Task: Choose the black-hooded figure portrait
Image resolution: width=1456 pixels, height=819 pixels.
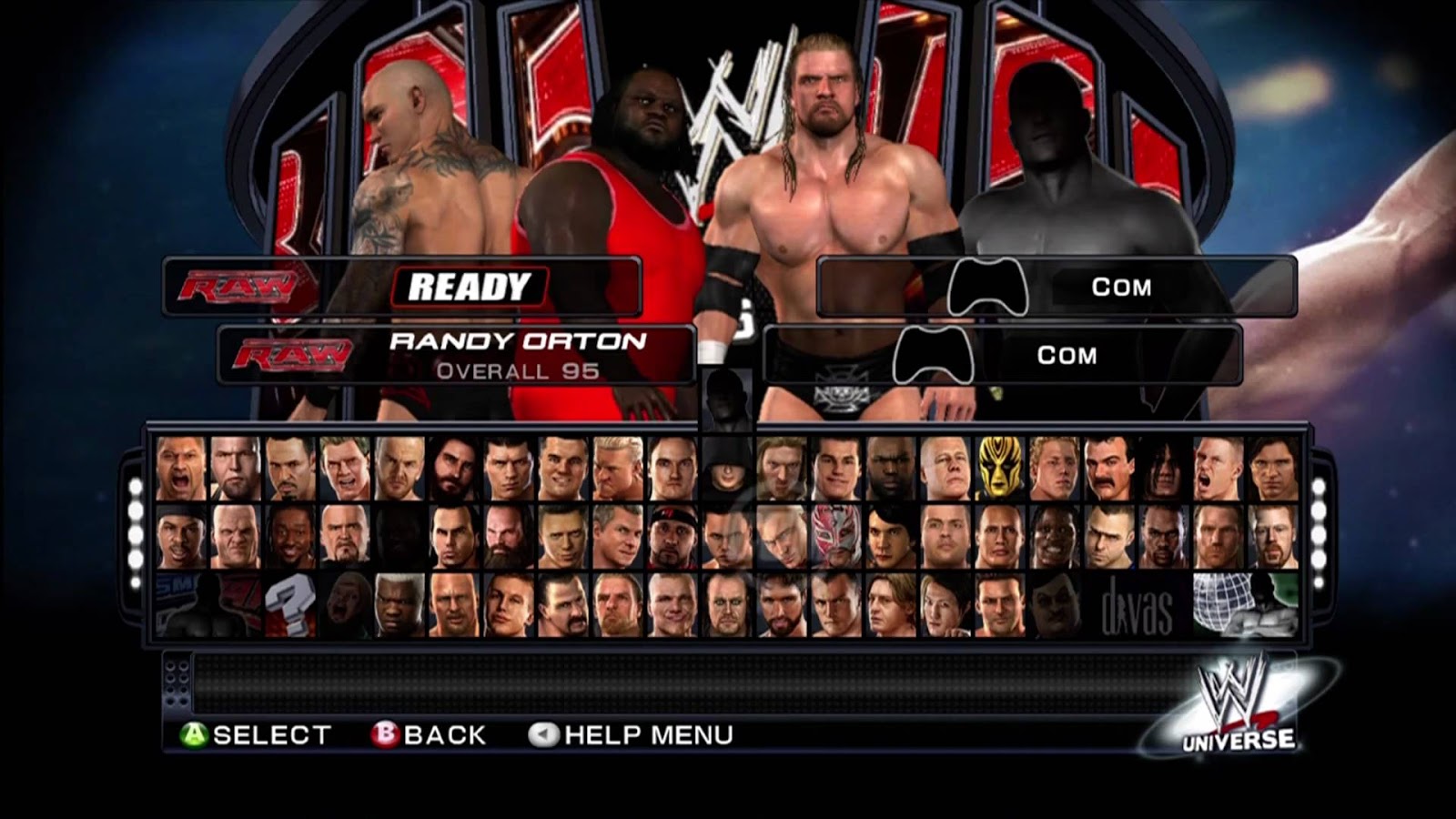Action: [x=727, y=470]
